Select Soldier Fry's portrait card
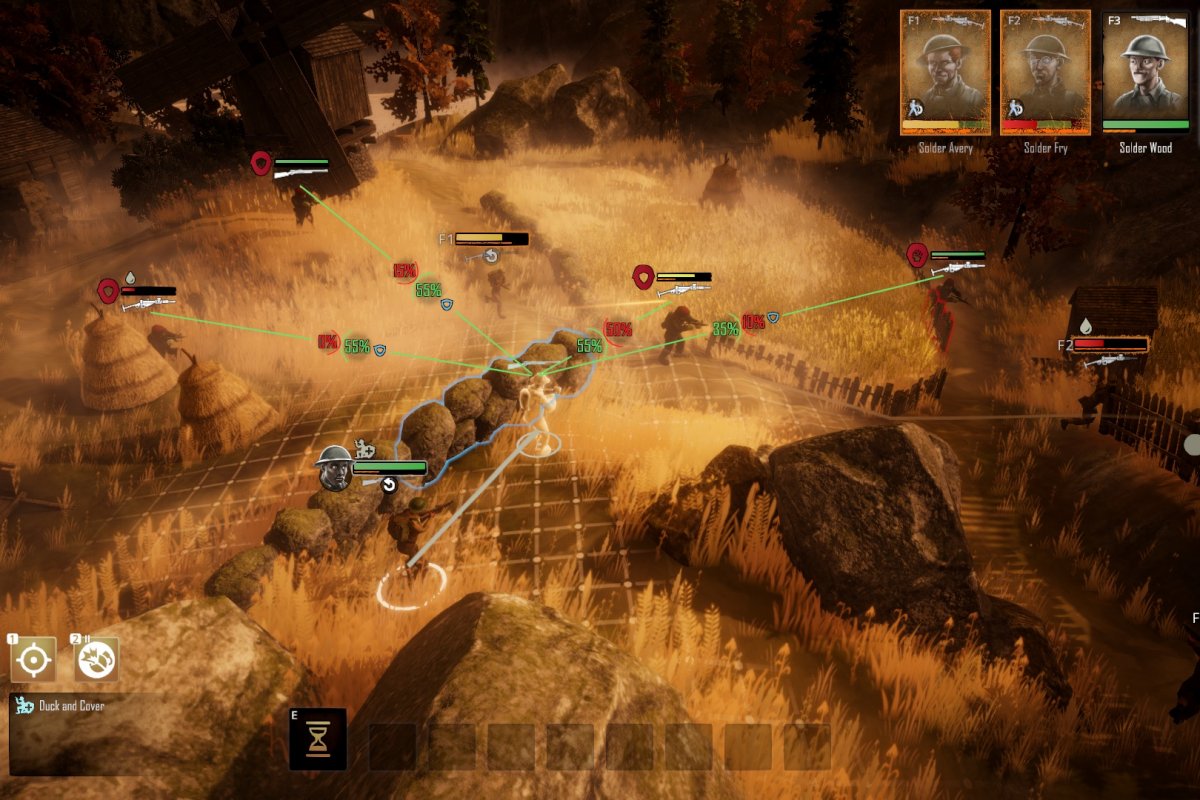Image resolution: width=1200 pixels, height=800 pixels. pyautogui.click(x=1045, y=72)
